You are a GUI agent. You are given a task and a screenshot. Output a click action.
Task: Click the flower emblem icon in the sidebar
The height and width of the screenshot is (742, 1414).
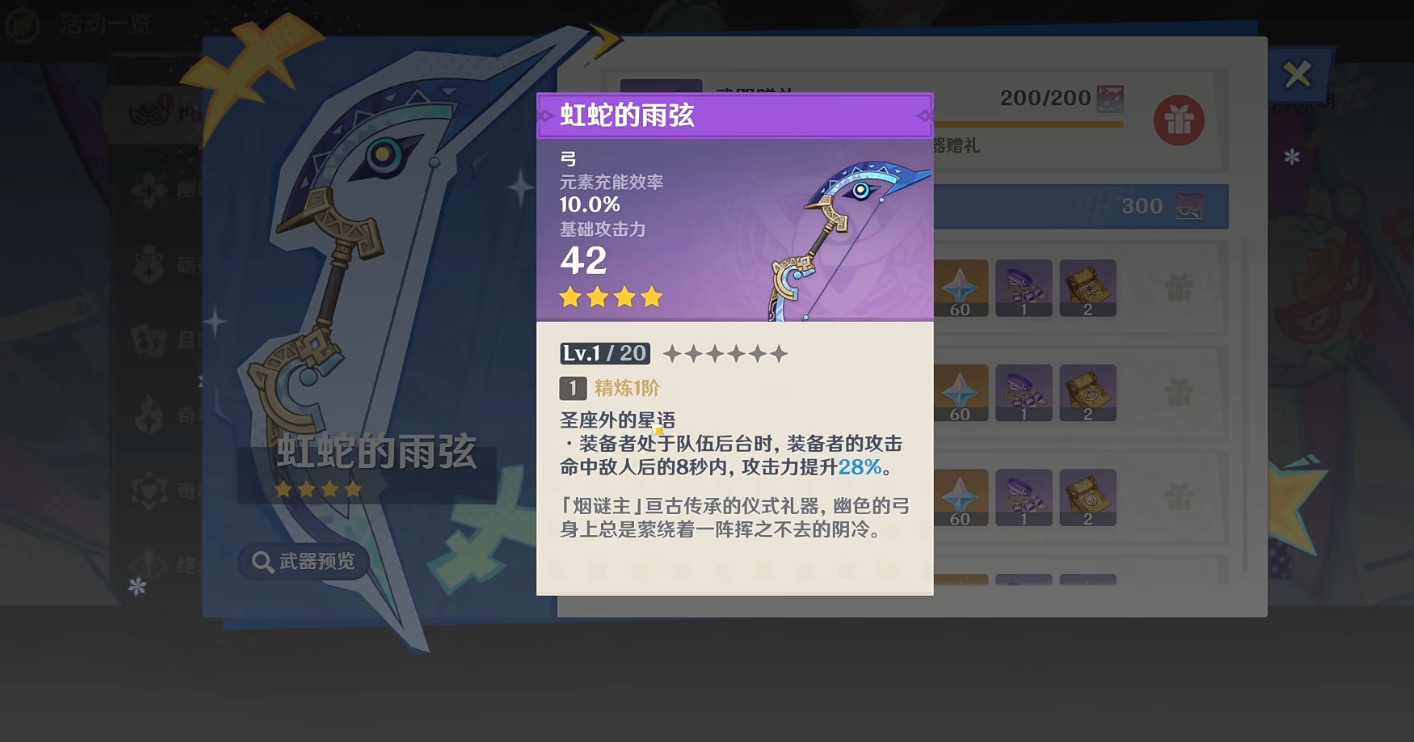tap(148, 189)
